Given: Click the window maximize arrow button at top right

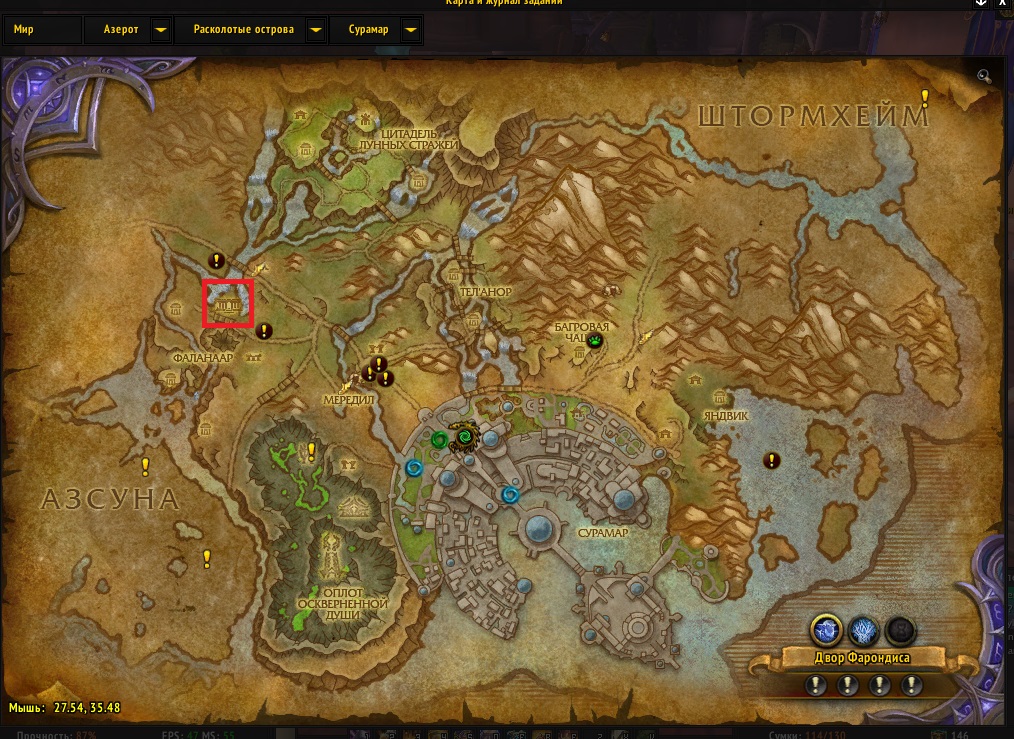Looking at the screenshot, I should [x=981, y=5].
